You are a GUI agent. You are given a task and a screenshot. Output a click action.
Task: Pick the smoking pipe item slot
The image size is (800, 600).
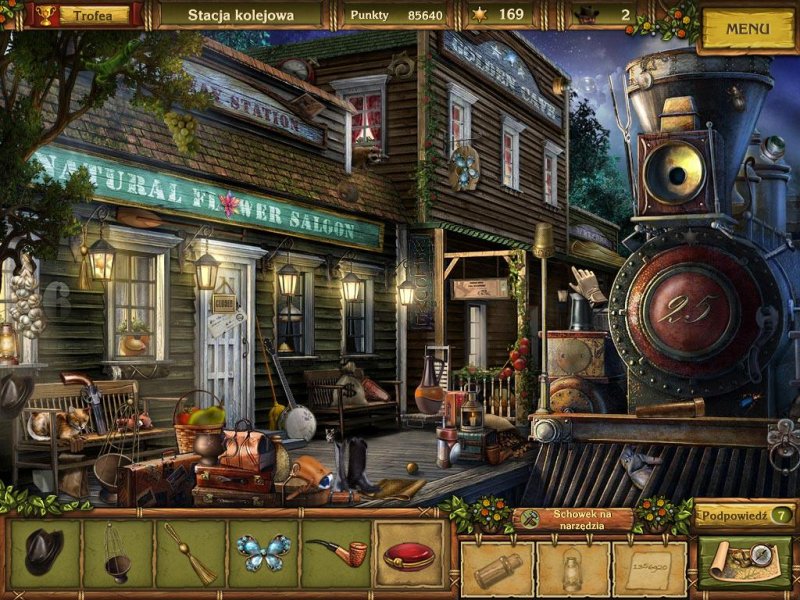click(x=336, y=553)
